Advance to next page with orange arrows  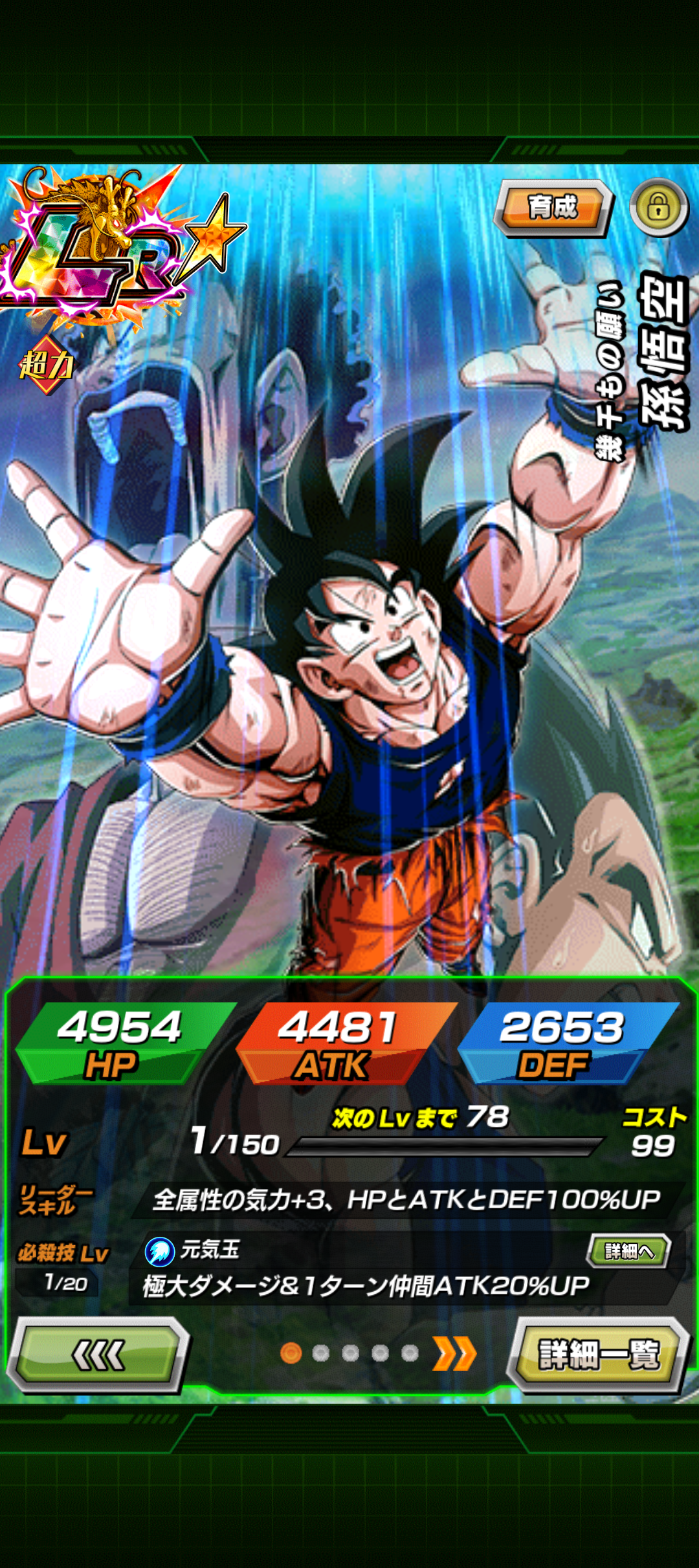455,1353
